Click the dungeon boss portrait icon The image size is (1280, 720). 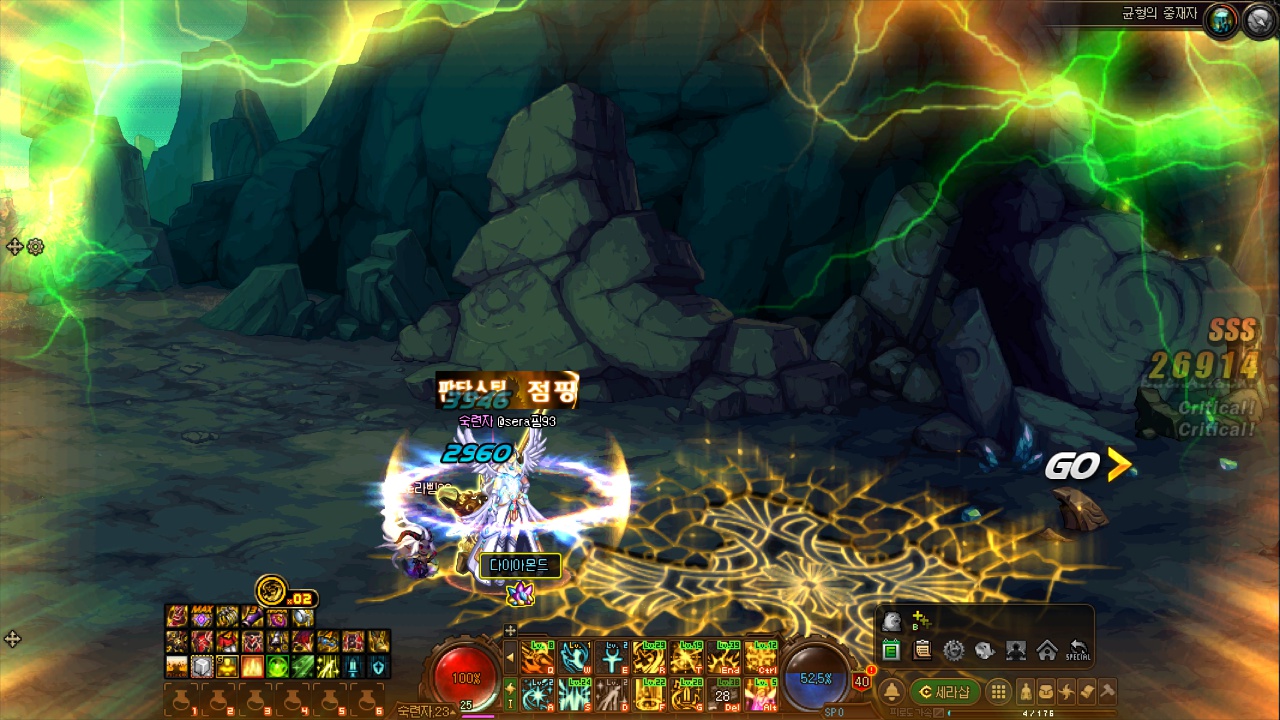(x=1220, y=20)
